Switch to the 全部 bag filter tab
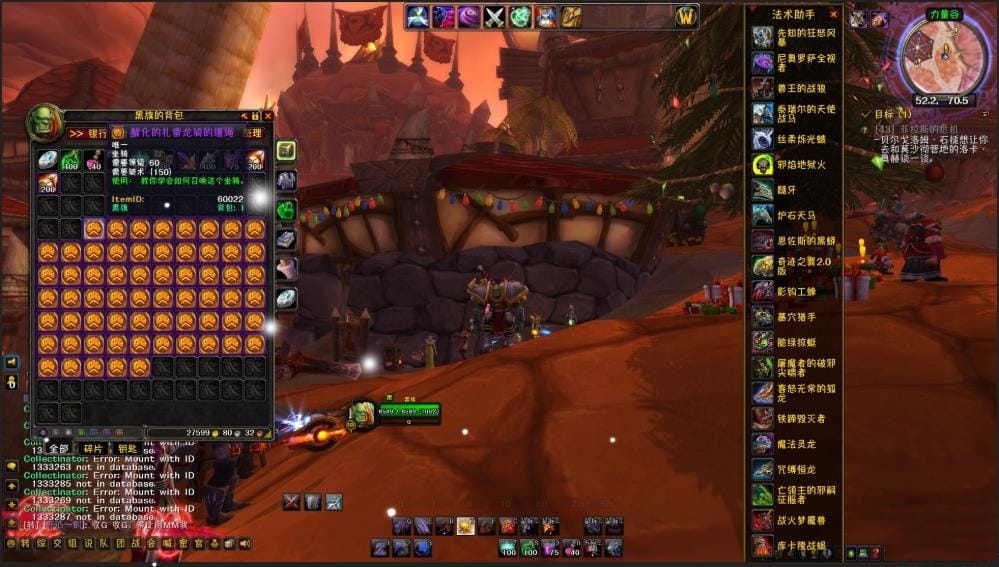999x567 pixels. click(x=59, y=448)
